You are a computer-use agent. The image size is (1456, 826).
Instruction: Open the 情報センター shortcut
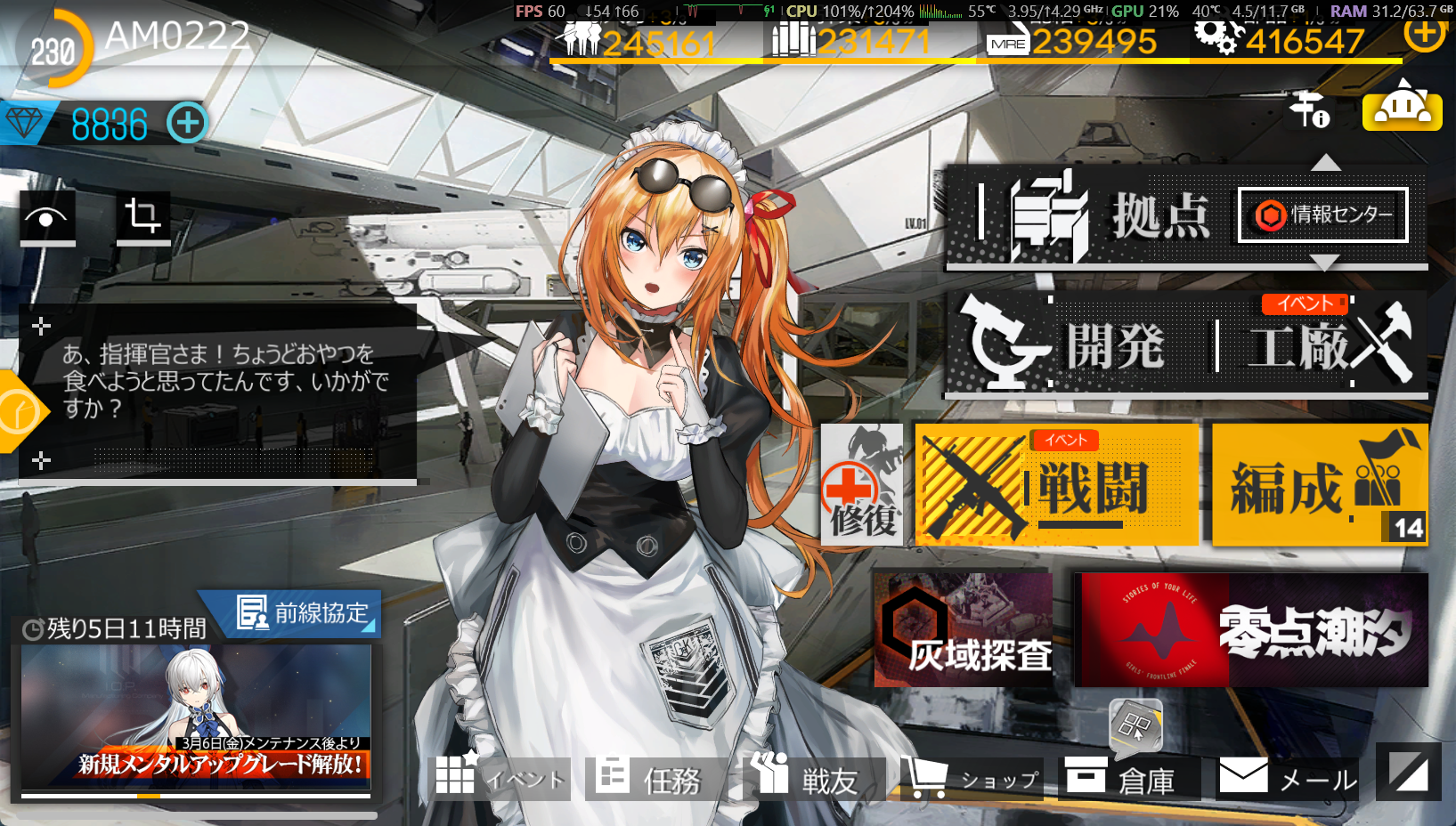1323,215
